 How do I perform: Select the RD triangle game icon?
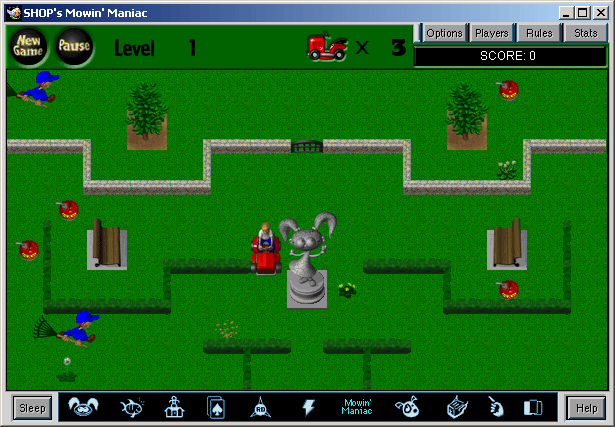tap(260, 407)
